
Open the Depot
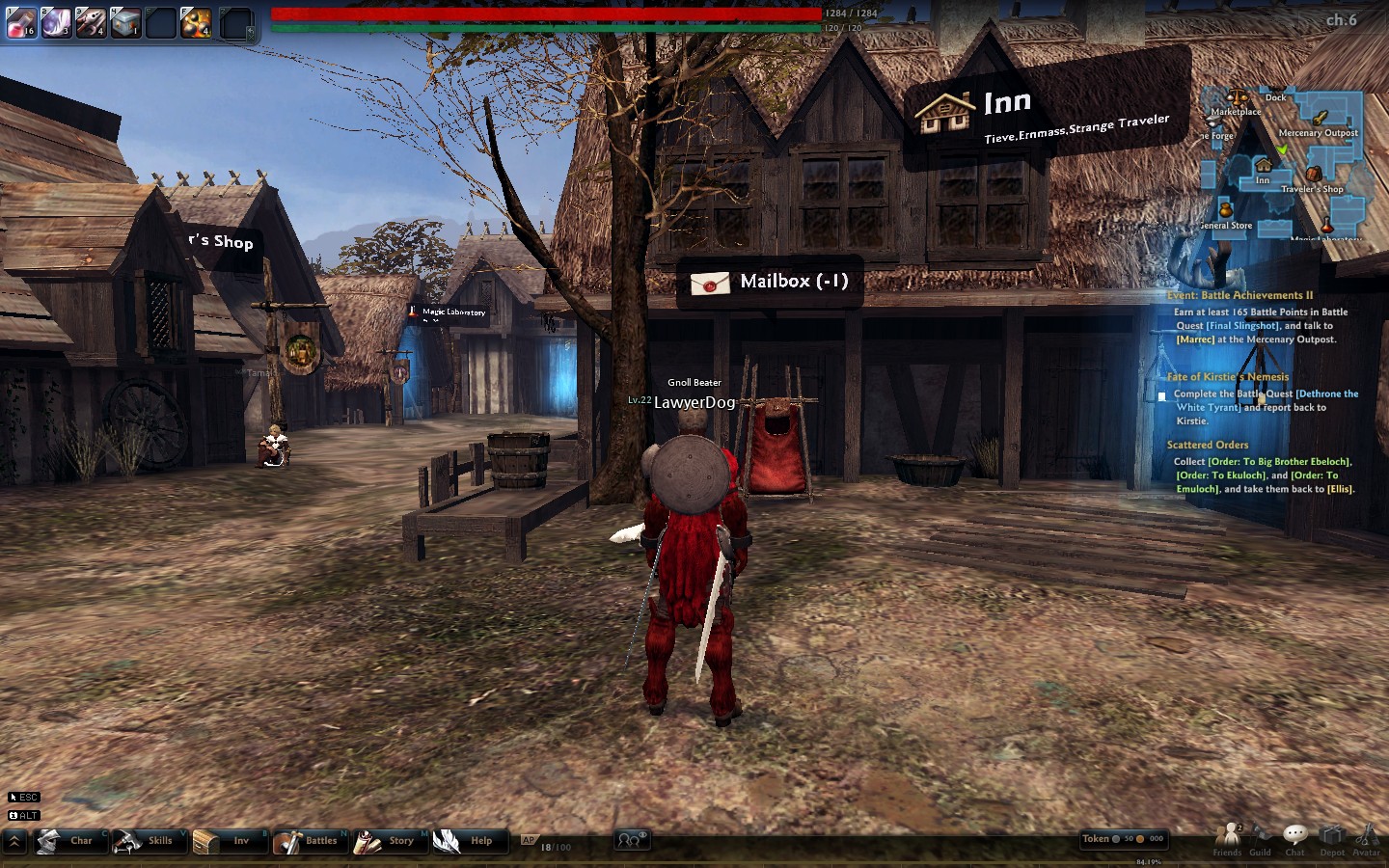tap(1332, 838)
